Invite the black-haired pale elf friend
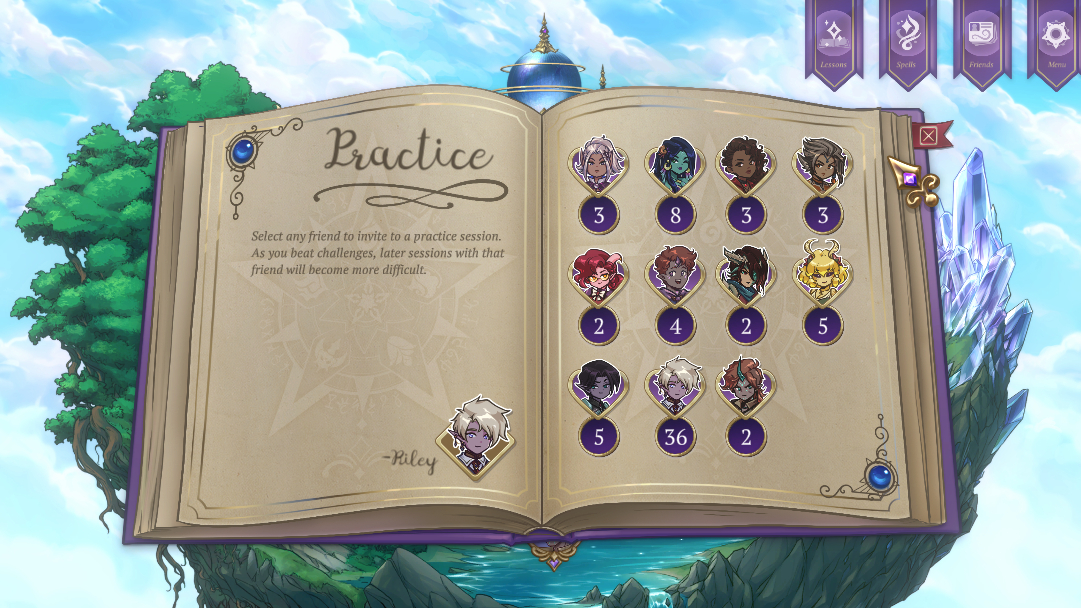The width and height of the screenshot is (1081, 608). [598, 388]
